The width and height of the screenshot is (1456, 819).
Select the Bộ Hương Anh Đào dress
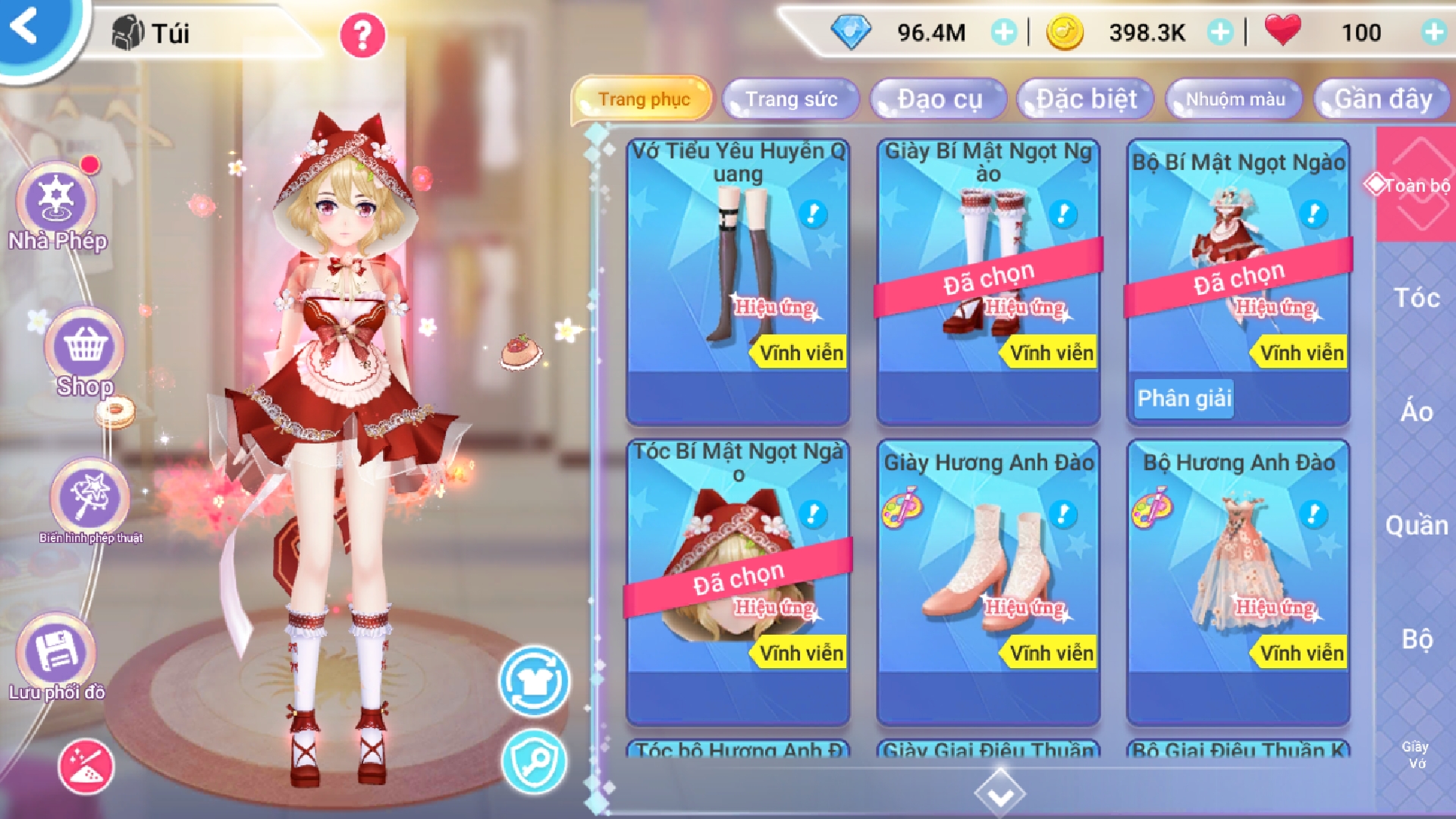coord(1238,581)
